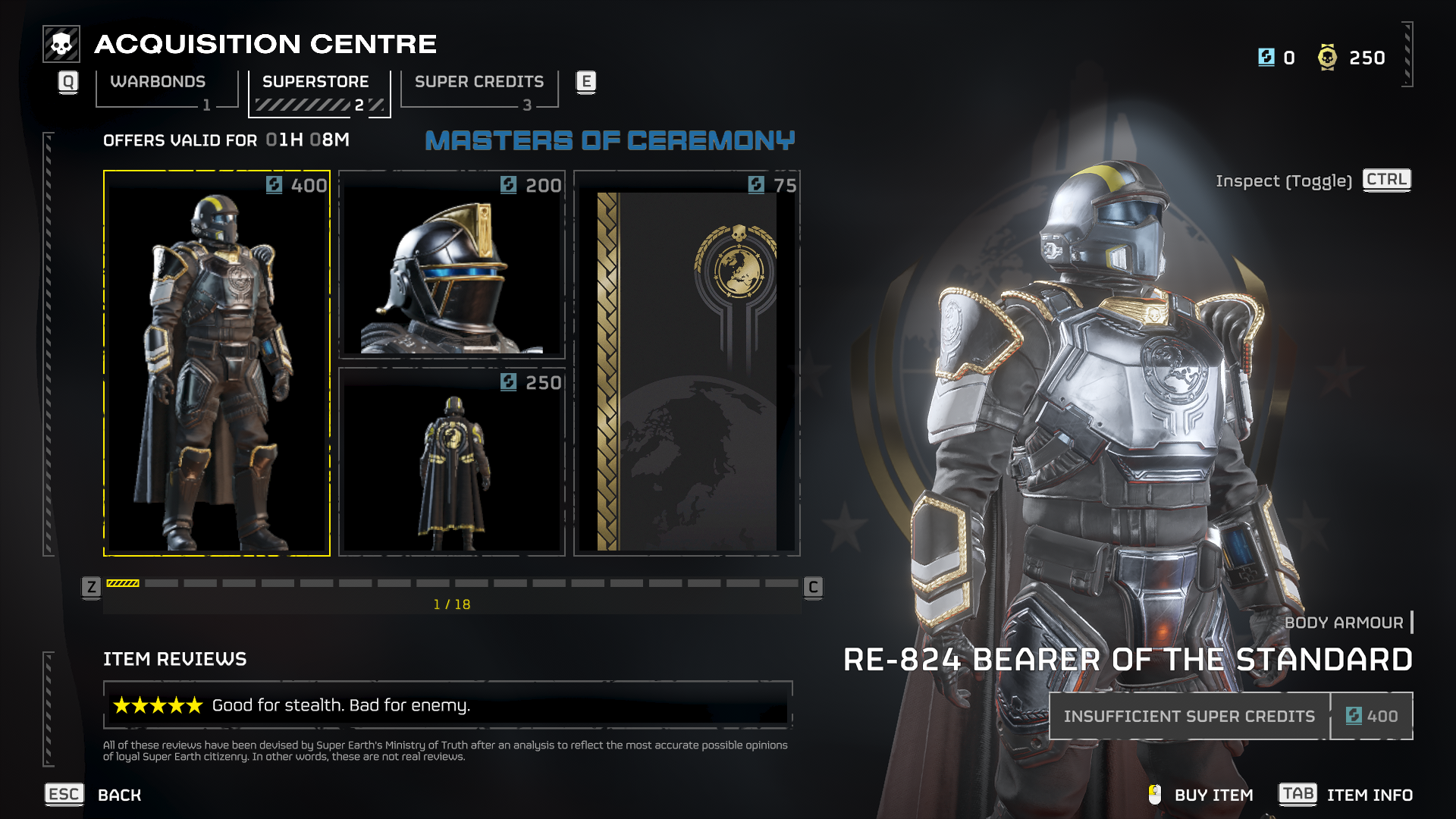The height and width of the screenshot is (819, 1456).
Task: Select the Superstore tab
Action: [315, 82]
